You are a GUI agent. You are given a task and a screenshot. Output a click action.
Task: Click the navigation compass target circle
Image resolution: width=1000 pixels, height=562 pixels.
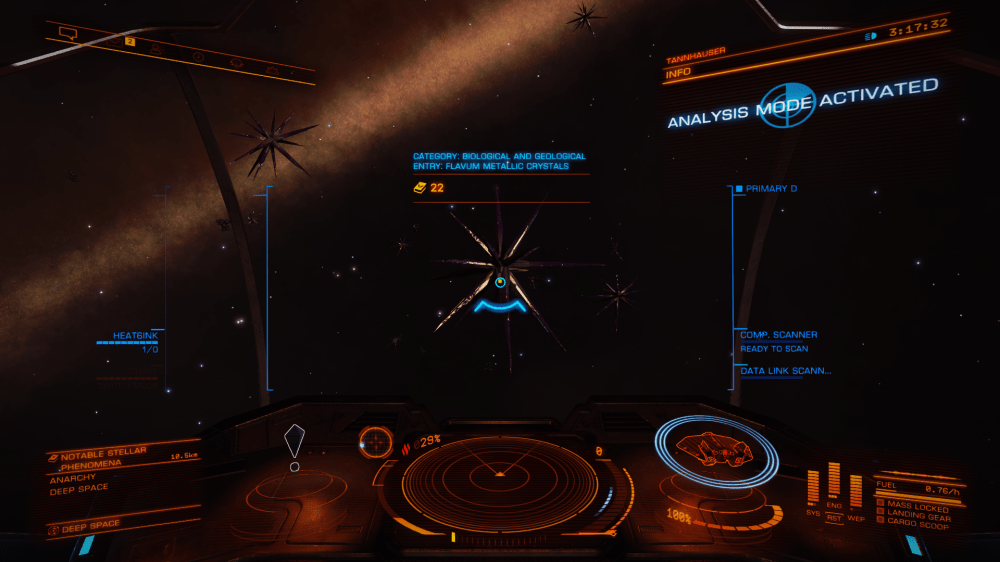(x=376, y=441)
